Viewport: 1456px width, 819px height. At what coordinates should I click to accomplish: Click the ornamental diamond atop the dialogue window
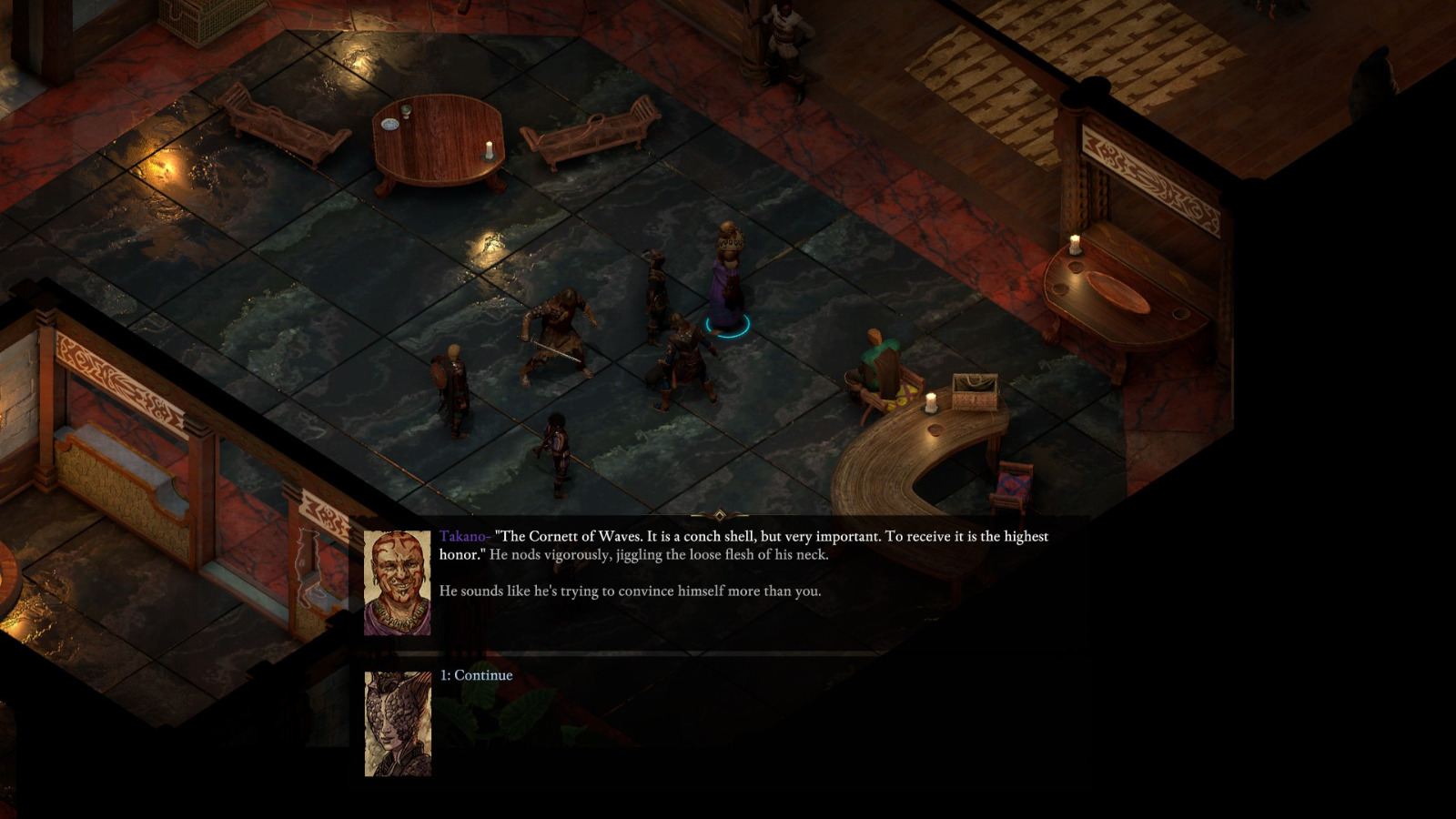(x=719, y=514)
